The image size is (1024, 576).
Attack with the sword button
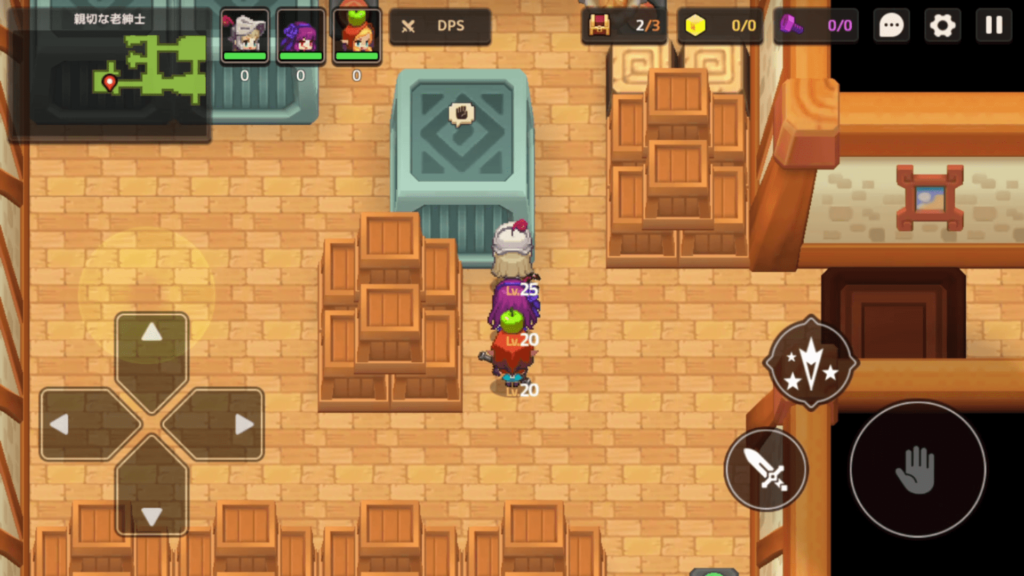(766, 469)
